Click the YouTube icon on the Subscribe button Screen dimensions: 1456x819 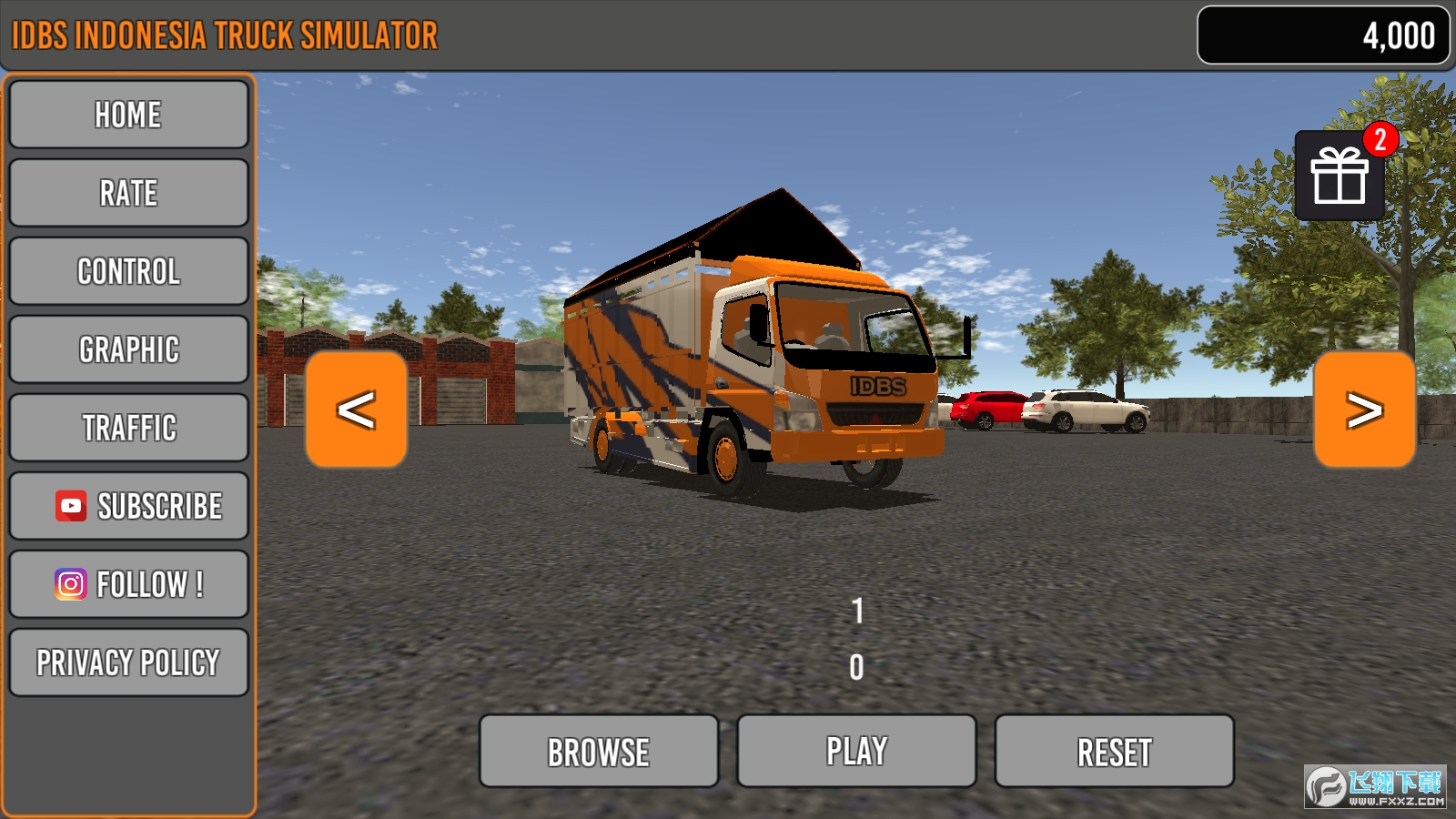point(70,506)
